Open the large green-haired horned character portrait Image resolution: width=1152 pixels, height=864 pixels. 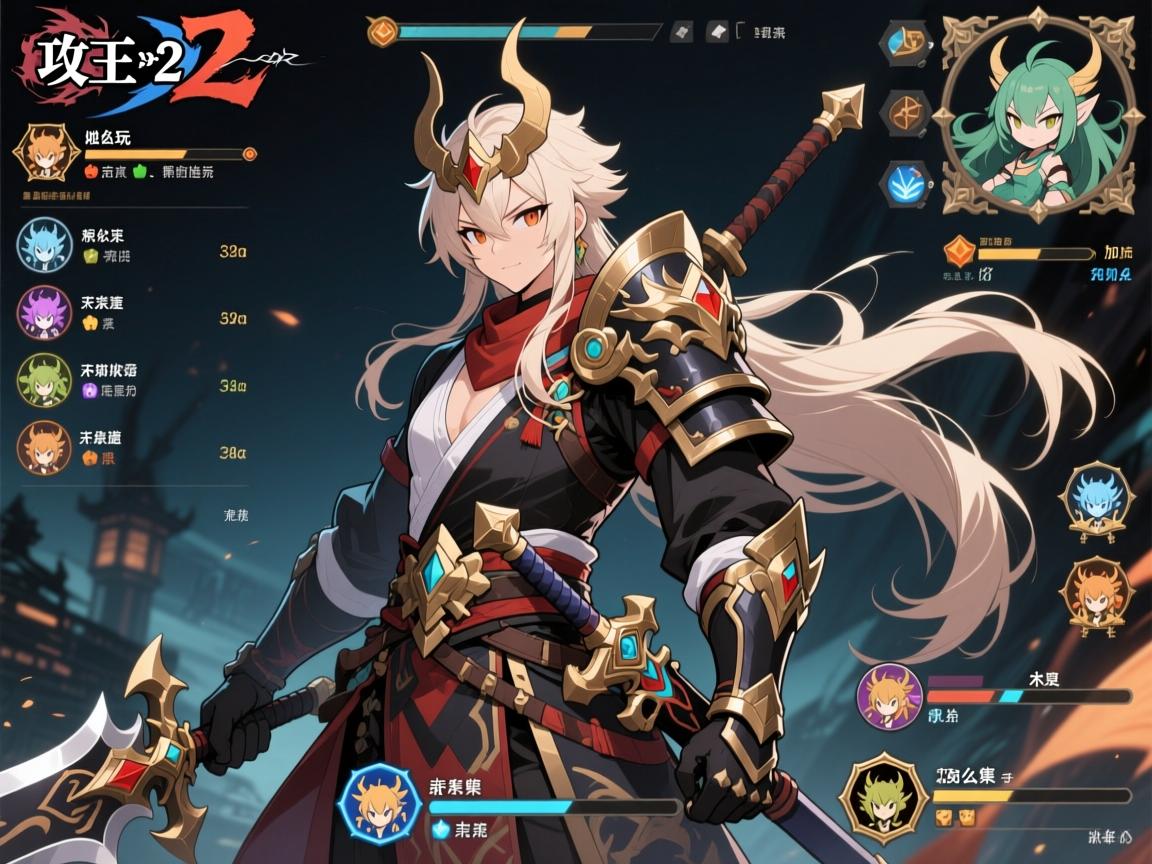(x=1037, y=117)
